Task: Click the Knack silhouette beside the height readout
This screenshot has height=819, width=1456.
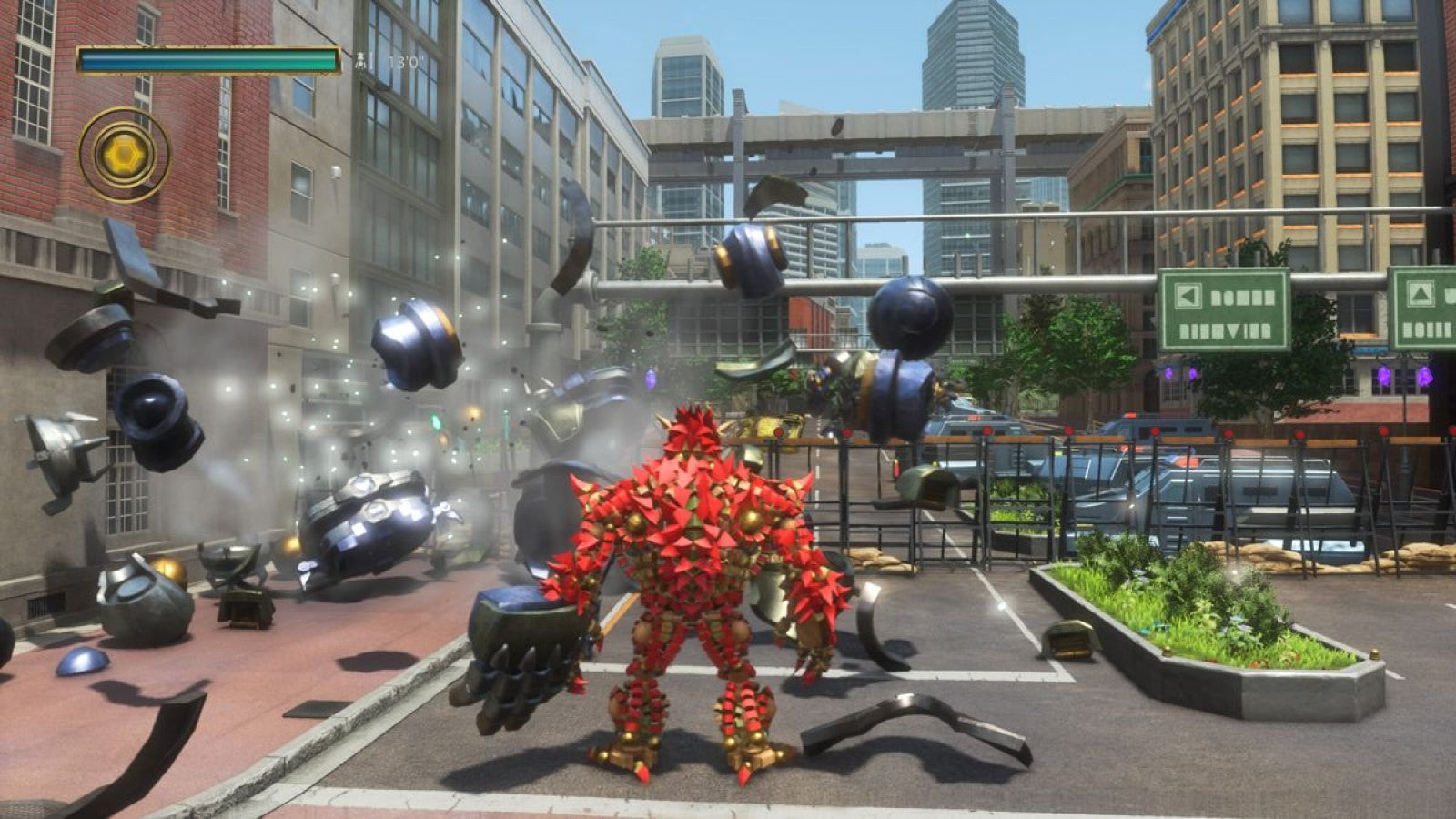Action: [360, 59]
